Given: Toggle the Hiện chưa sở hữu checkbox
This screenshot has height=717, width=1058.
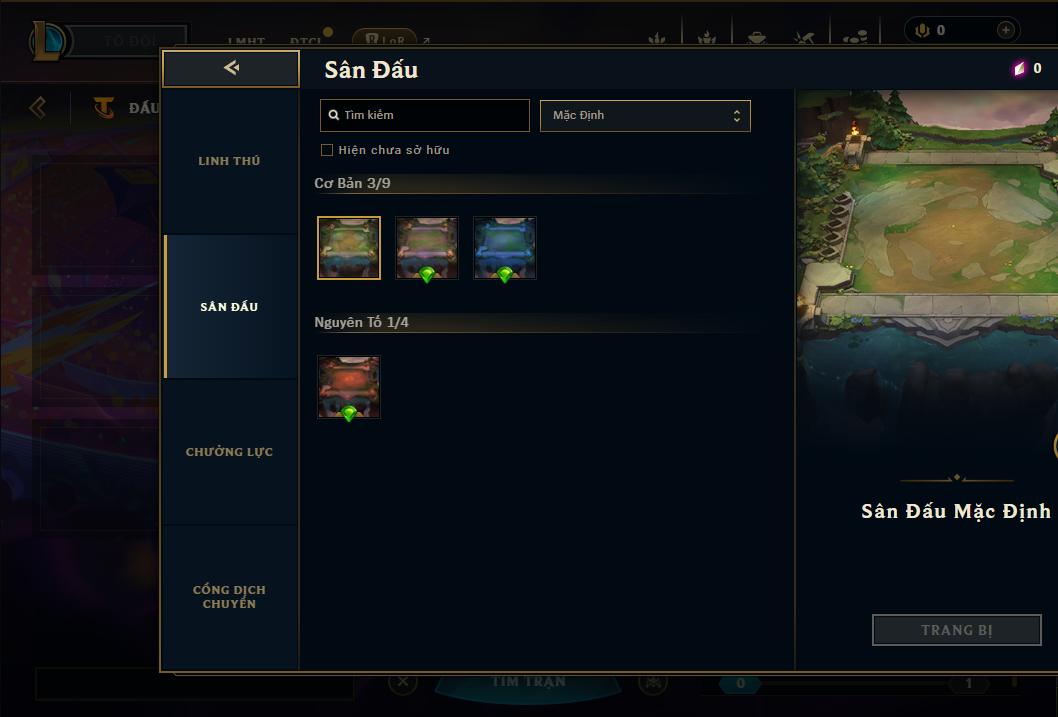Looking at the screenshot, I should click(x=327, y=150).
